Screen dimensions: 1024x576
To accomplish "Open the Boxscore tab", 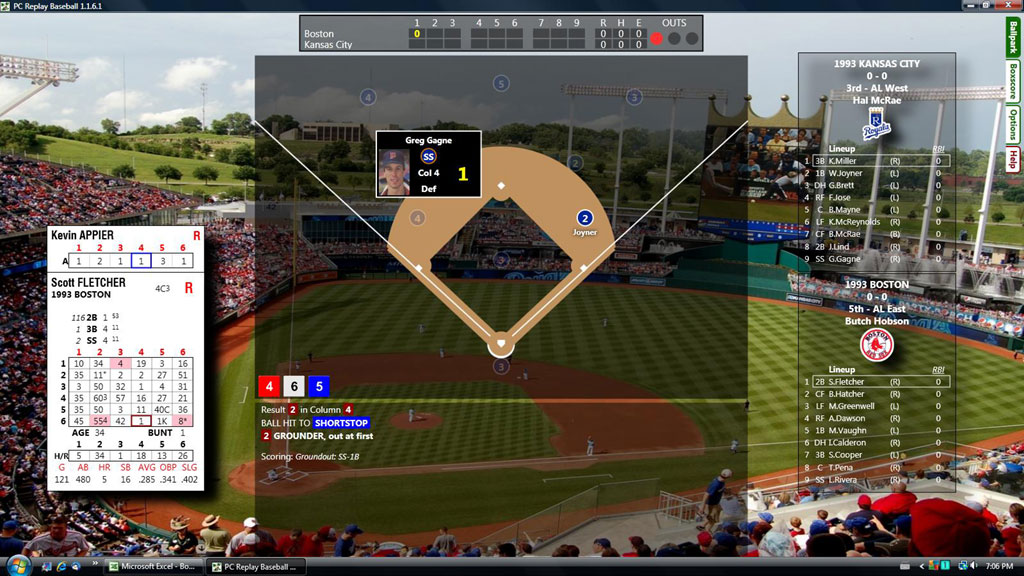I will 1012,84.
